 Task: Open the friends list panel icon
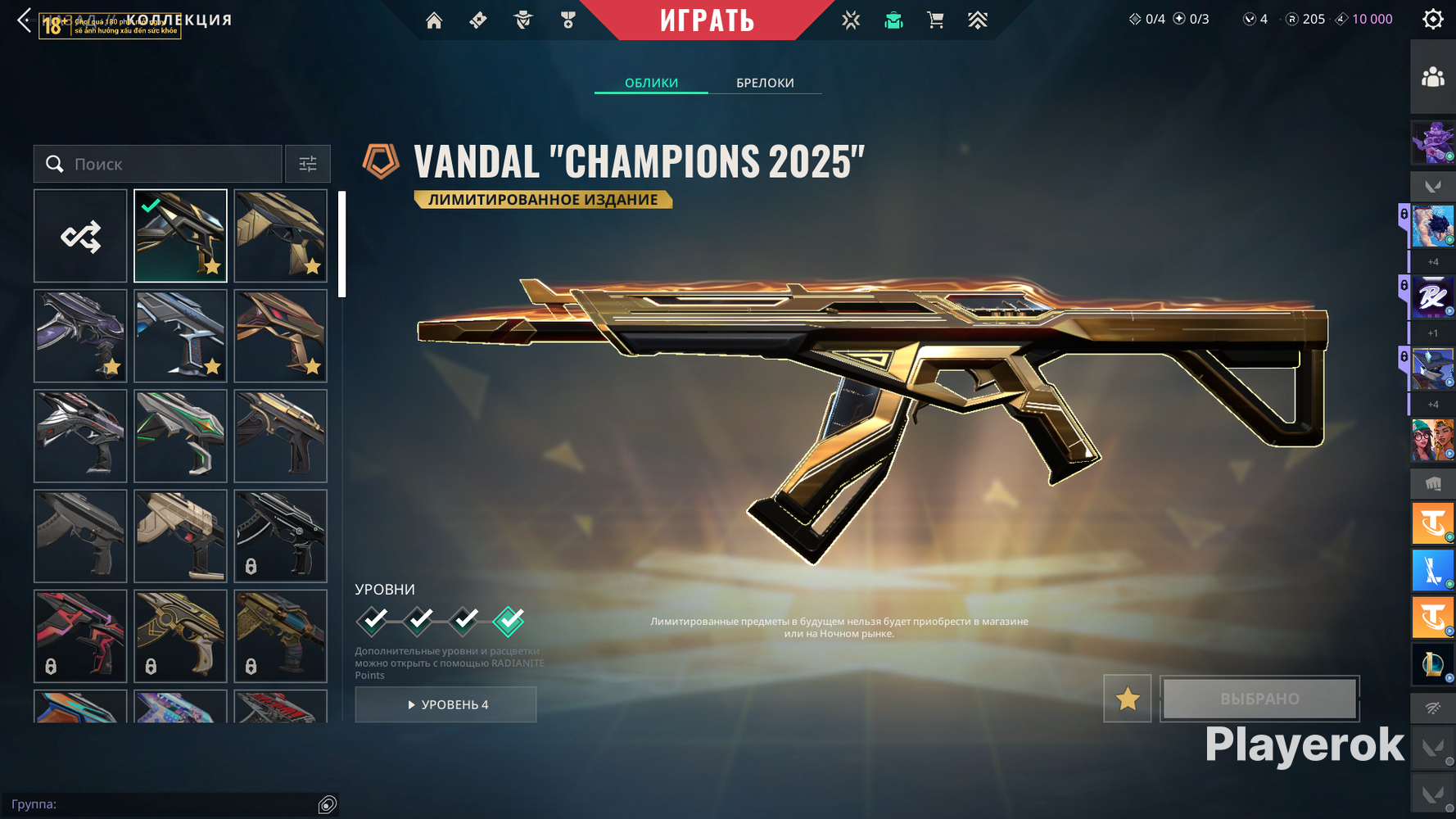point(1432,78)
